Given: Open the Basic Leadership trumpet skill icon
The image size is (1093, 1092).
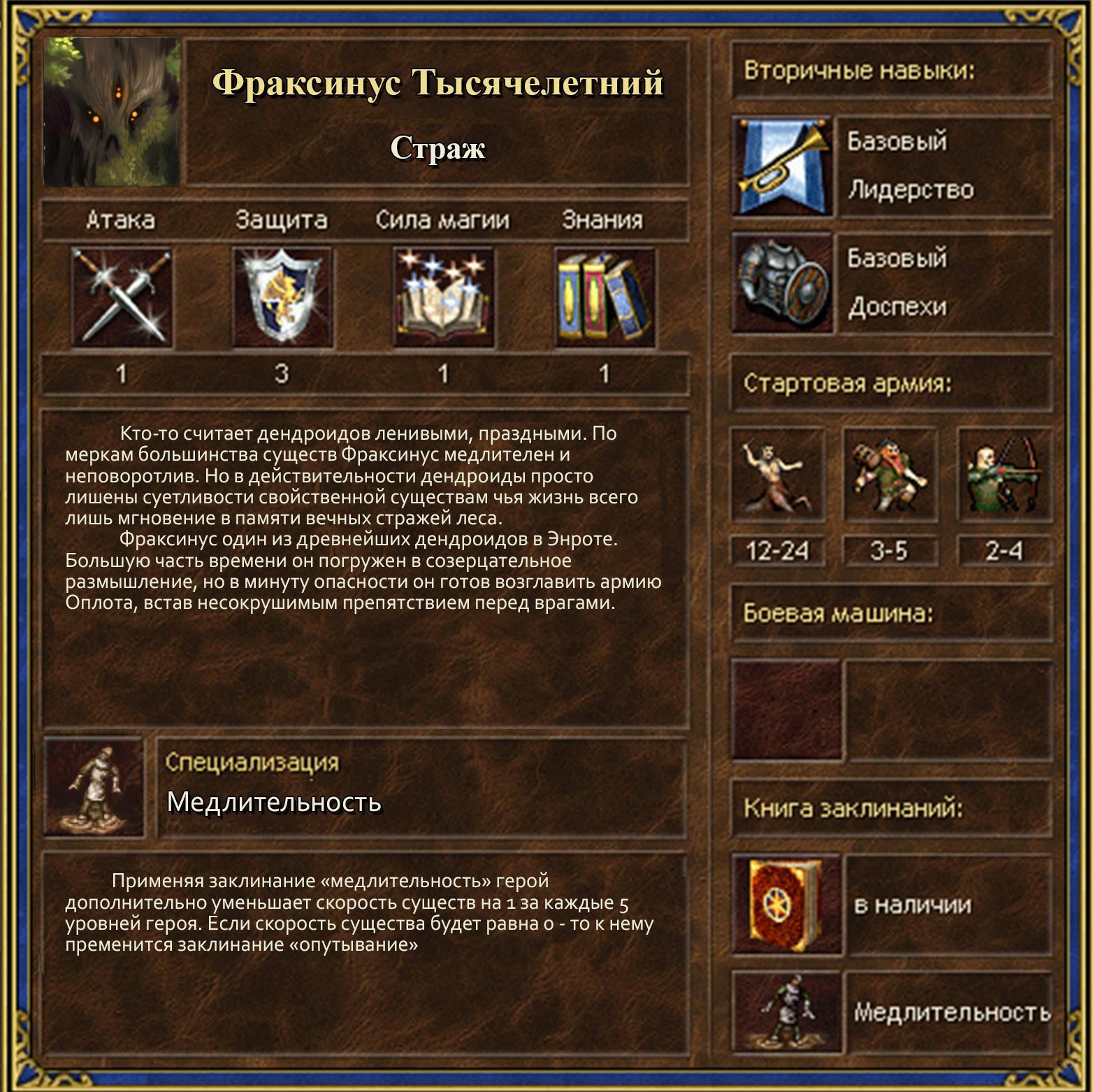Looking at the screenshot, I should [x=782, y=166].
